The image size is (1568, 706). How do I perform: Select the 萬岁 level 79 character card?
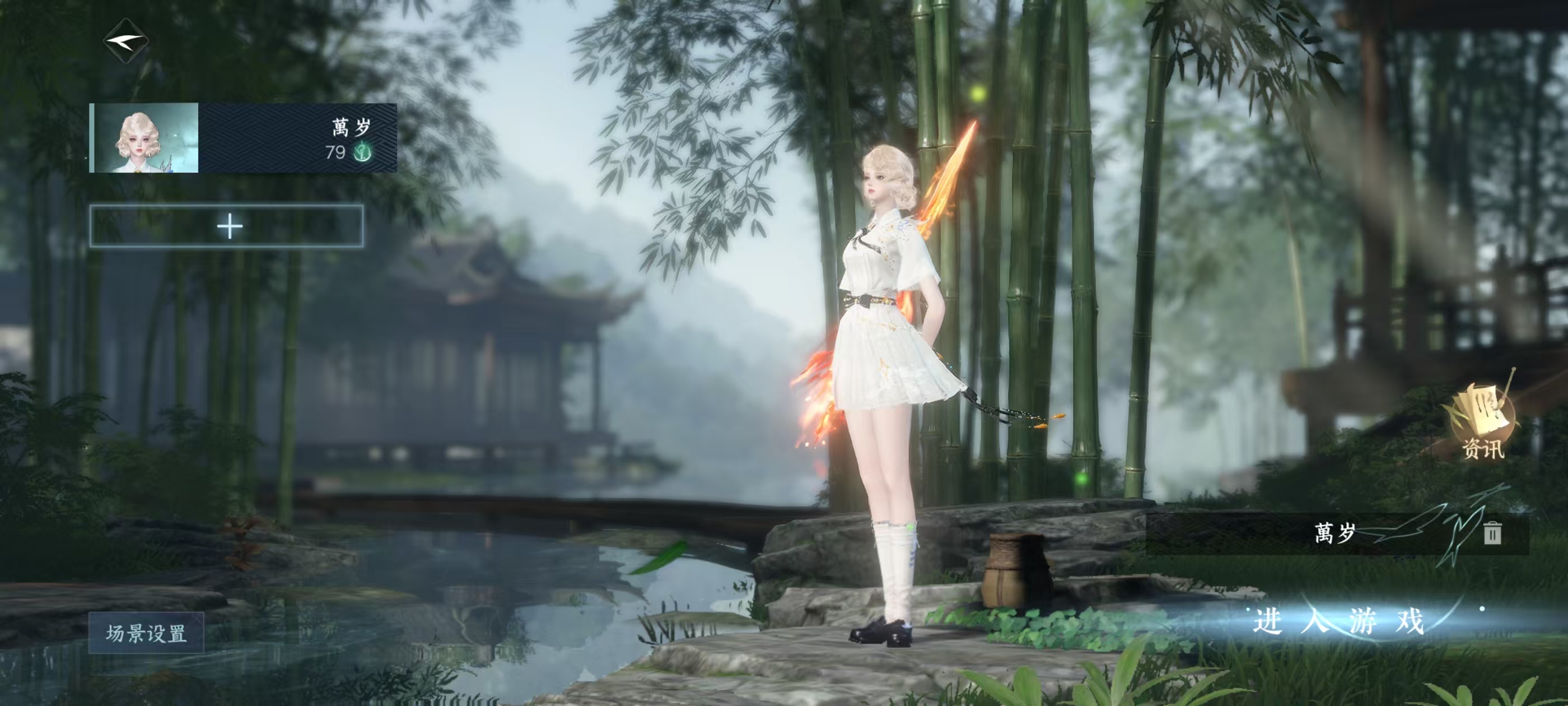244,138
